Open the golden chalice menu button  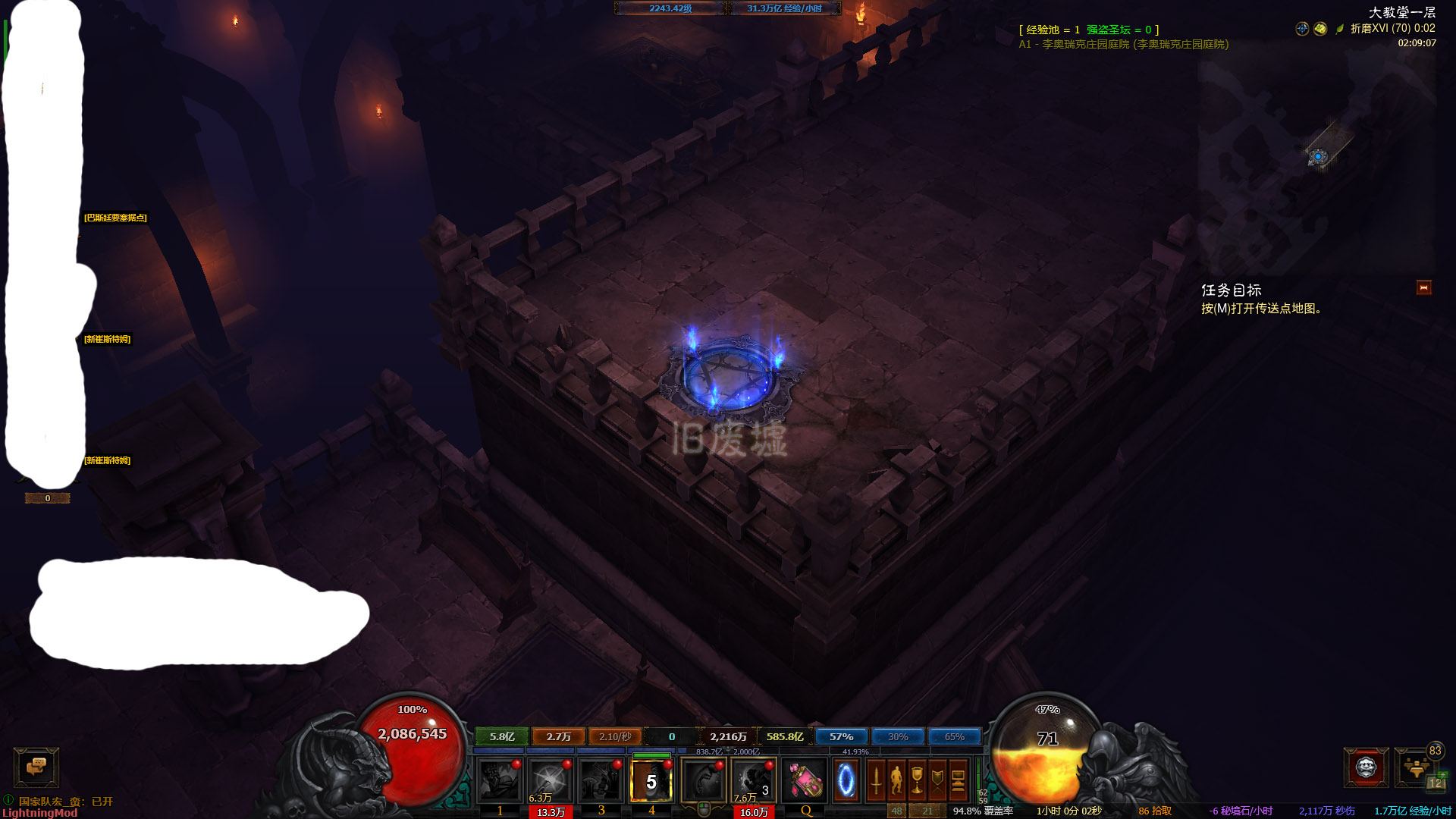[x=917, y=780]
